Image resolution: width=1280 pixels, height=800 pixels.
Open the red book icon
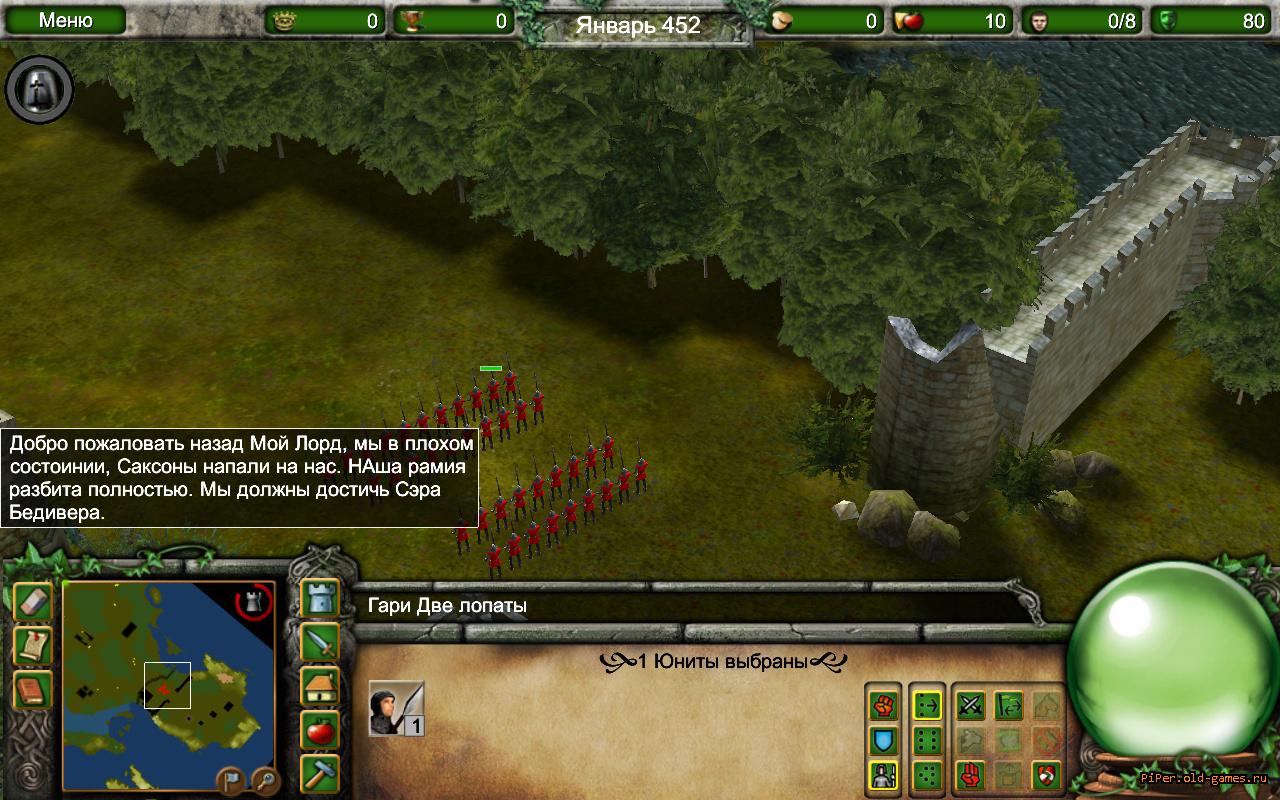[32, 690]
